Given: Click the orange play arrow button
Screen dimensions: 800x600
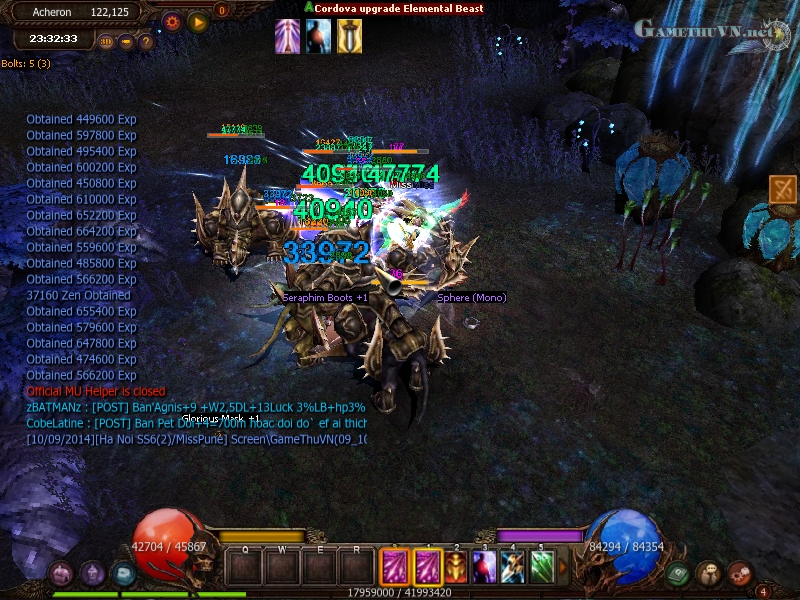Looking at the screenshot, I should point(198,21).
